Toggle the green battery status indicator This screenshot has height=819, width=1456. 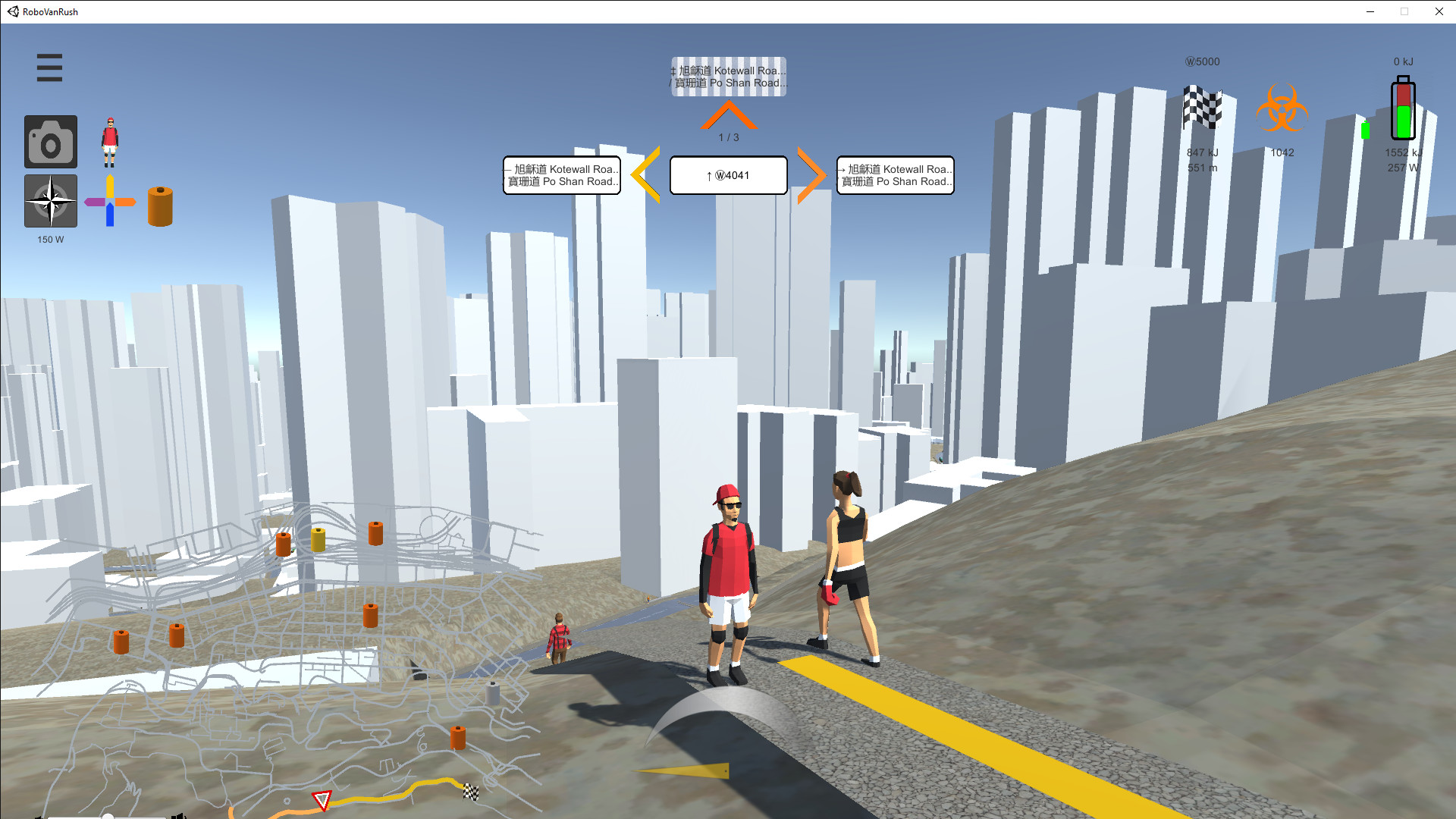[x=1366, y=130]
